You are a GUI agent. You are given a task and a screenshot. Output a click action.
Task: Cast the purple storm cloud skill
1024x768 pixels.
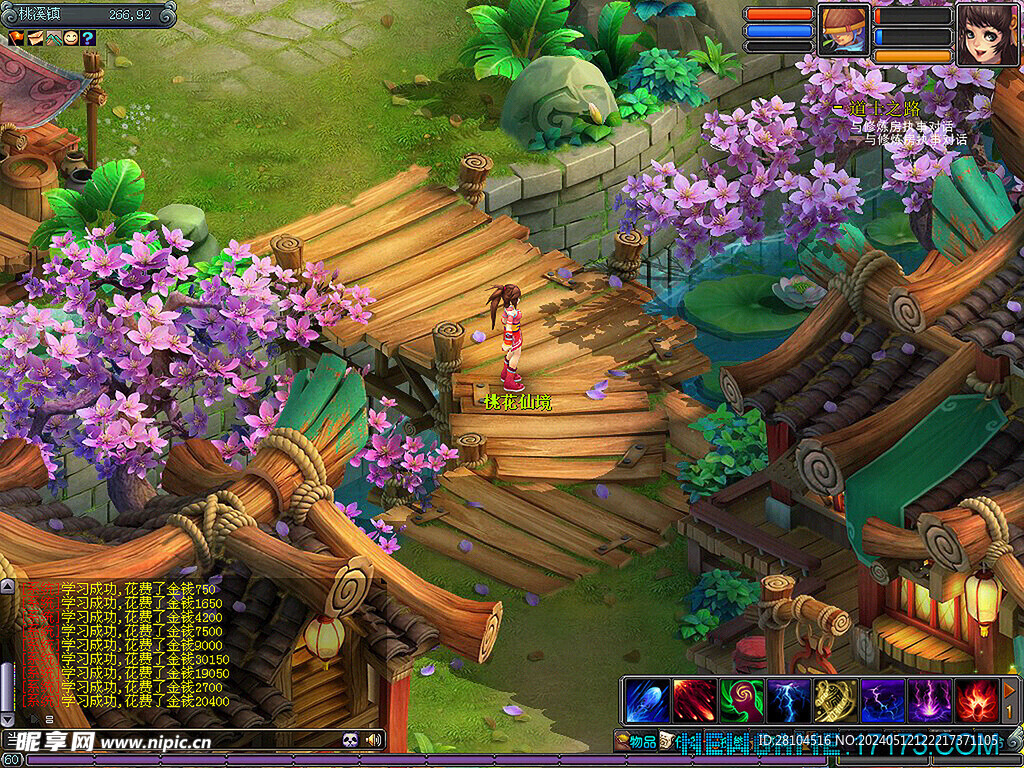click(x=882, y=700)
